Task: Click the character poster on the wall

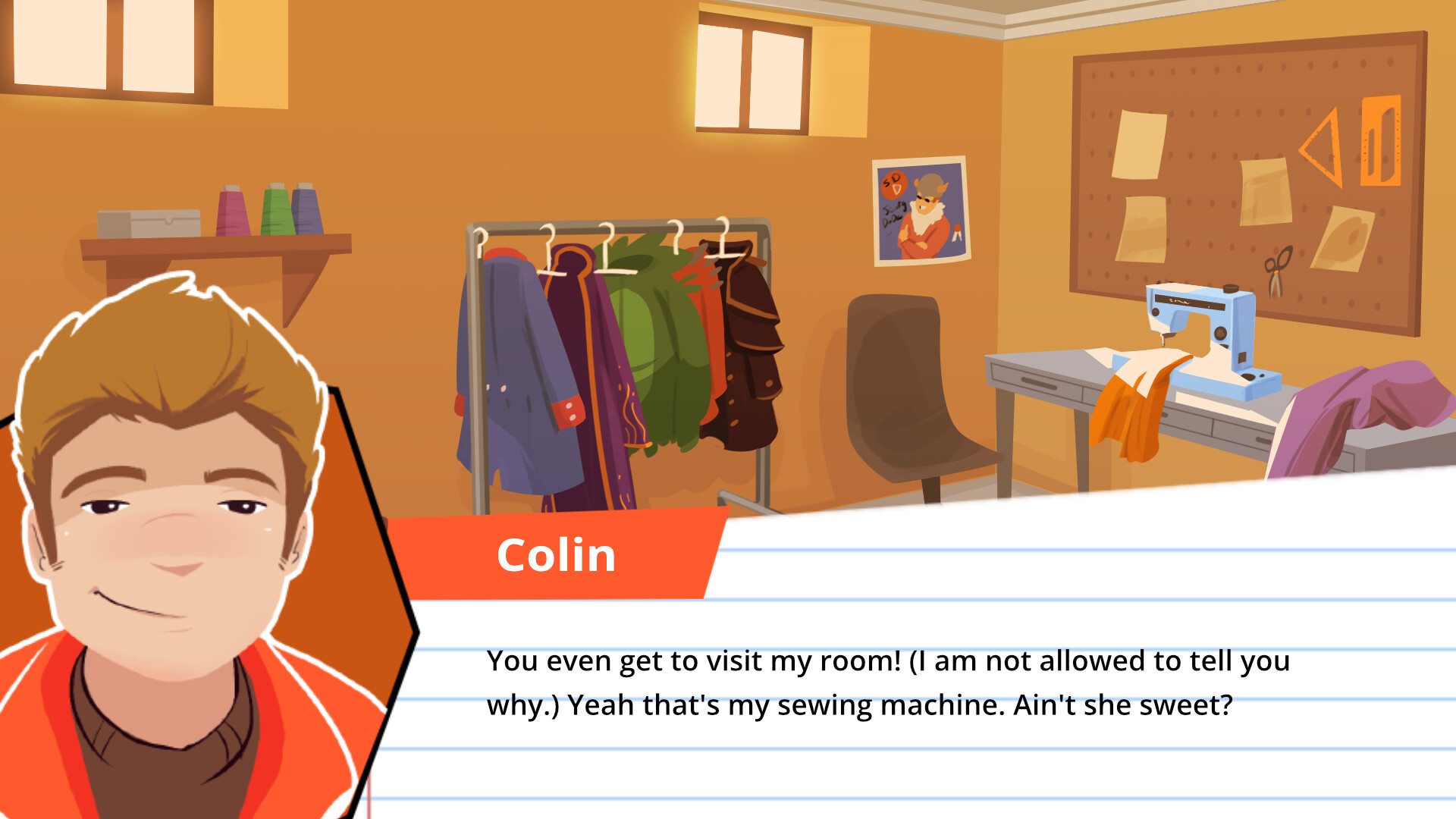Action: click(x=920, y=212)
